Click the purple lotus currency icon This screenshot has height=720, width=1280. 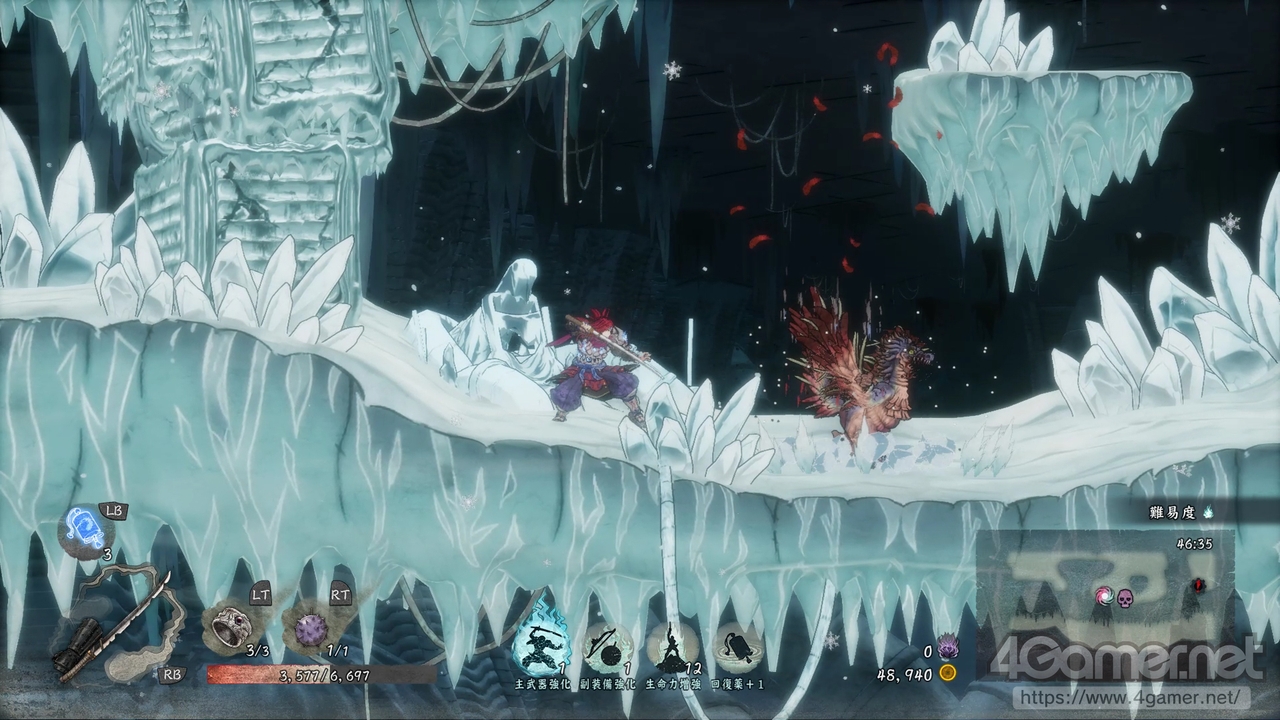947,650
